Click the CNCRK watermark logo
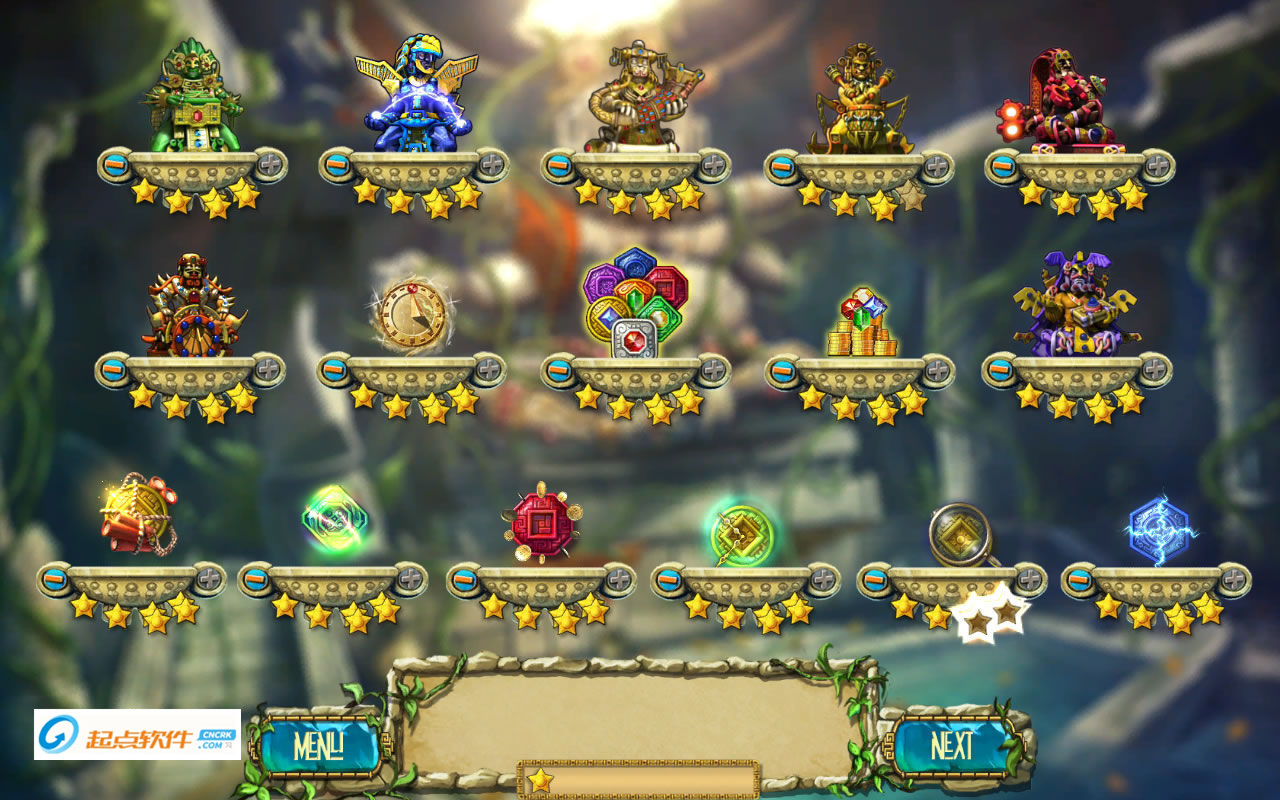This screenshot has height=800, width=1280. [137, 735]
